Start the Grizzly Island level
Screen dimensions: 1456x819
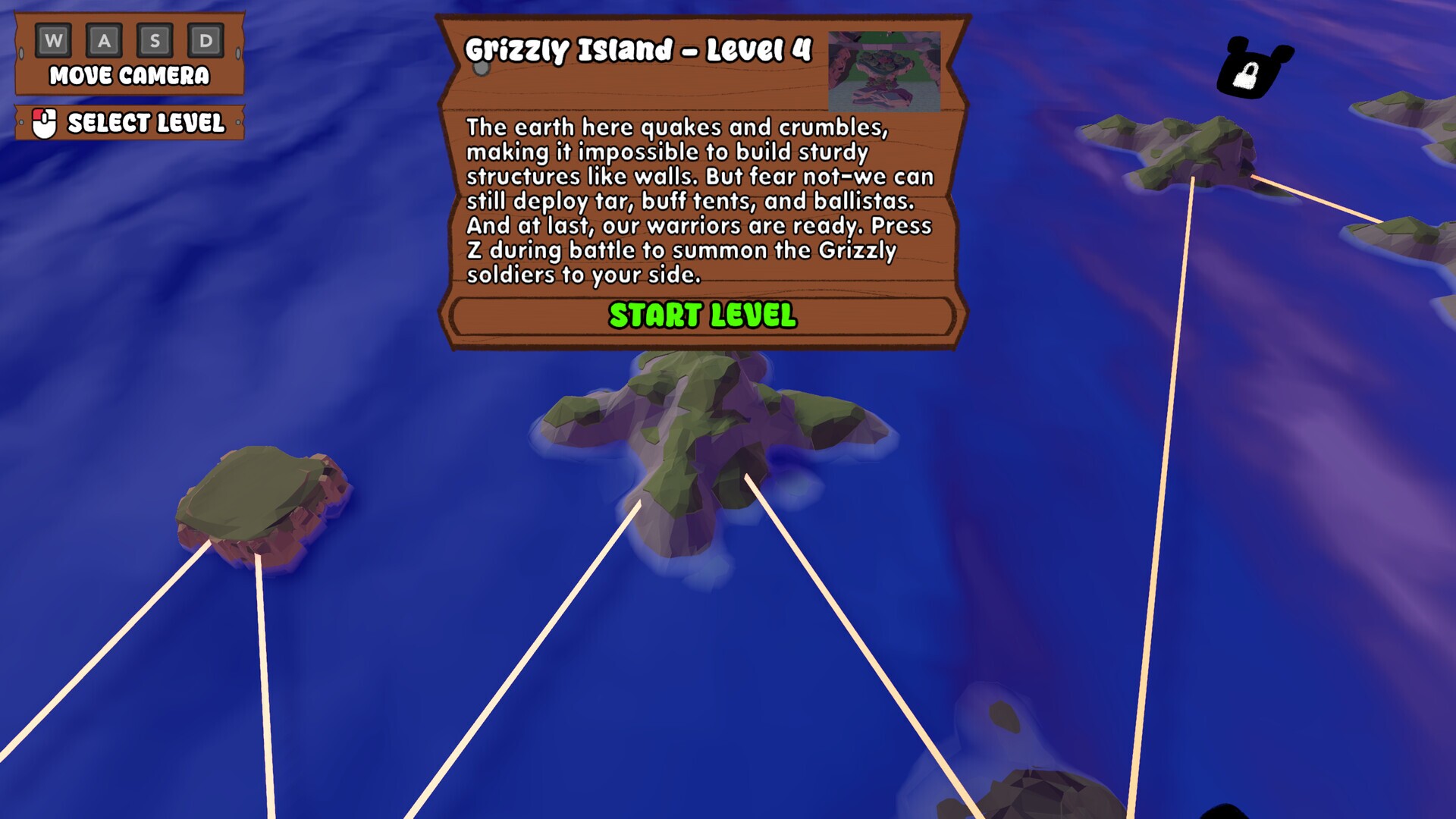click(x=702, y=315)
